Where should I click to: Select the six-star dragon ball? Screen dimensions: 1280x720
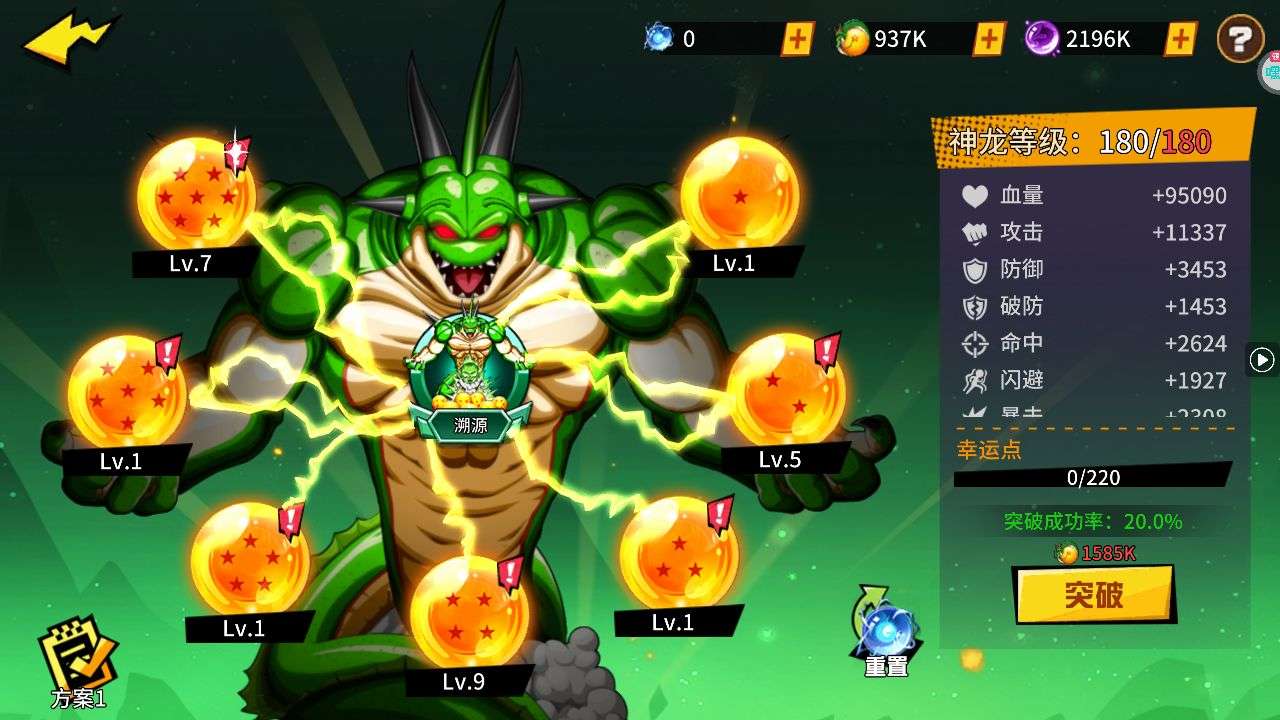(x=126, y=392)
